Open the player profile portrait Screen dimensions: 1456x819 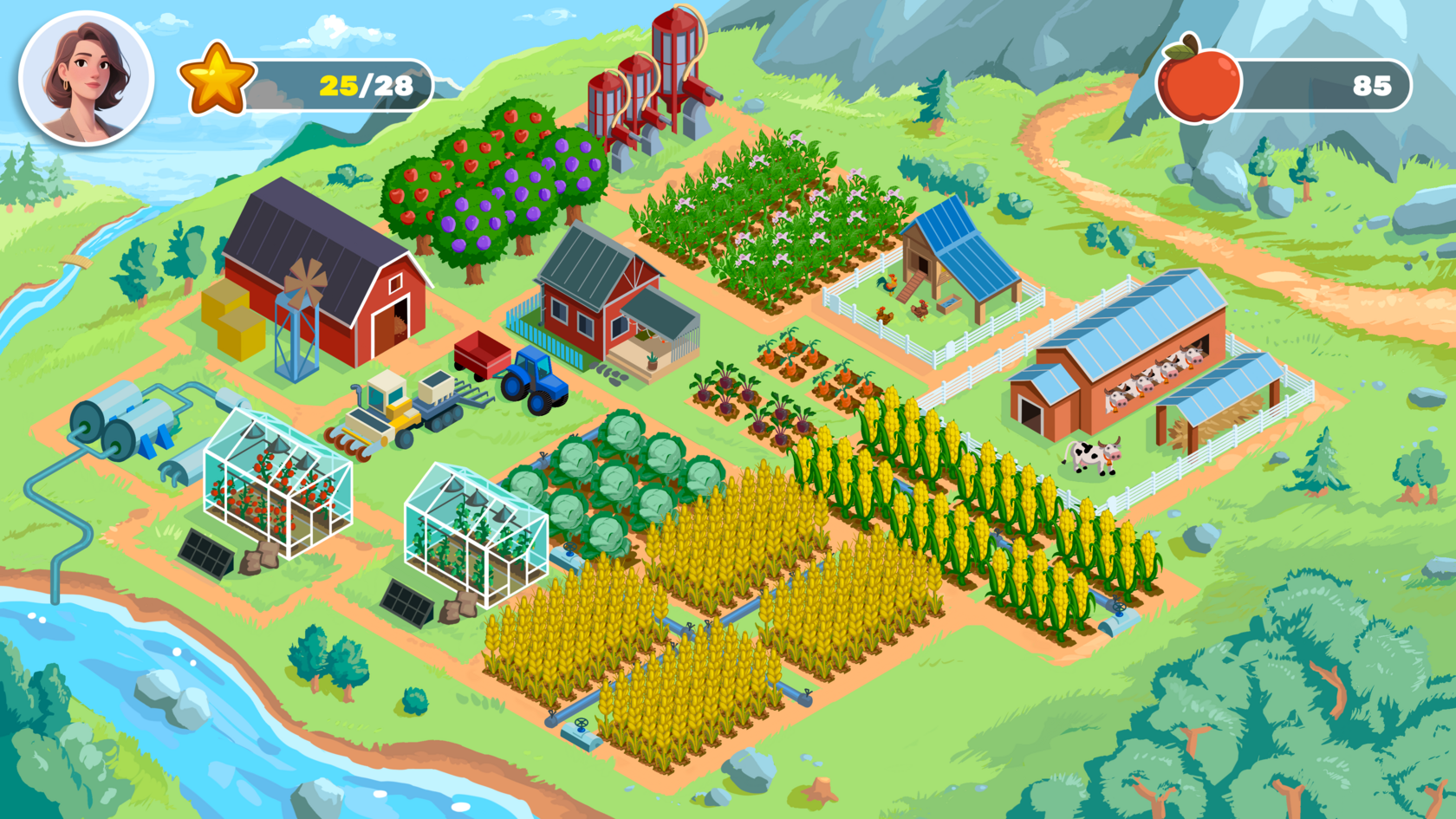click(x=86, y=79)
